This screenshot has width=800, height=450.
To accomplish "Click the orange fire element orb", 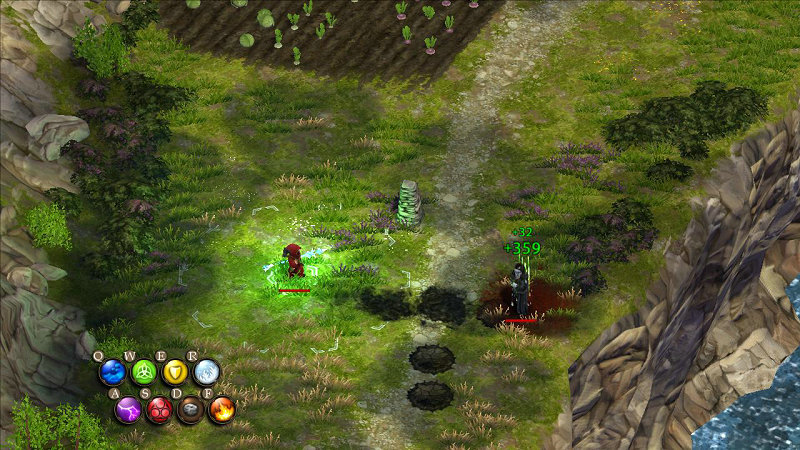I will click(x=221, y=409).
